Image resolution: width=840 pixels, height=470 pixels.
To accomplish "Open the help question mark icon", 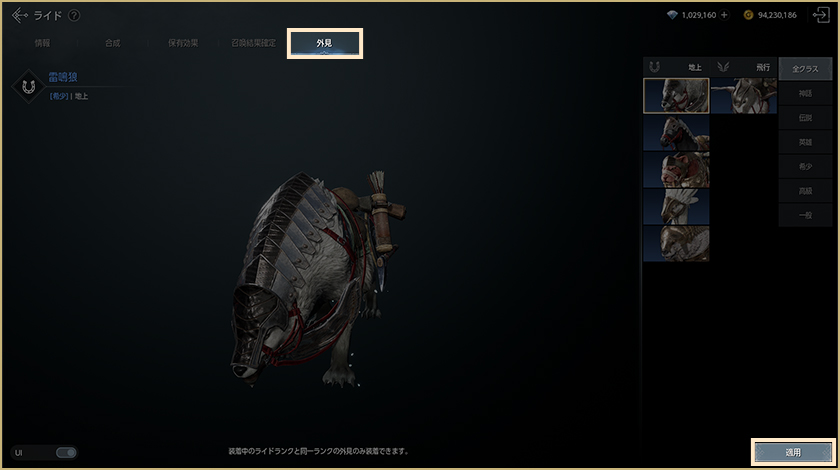I will pyautogui.click(x=74, y=15).
